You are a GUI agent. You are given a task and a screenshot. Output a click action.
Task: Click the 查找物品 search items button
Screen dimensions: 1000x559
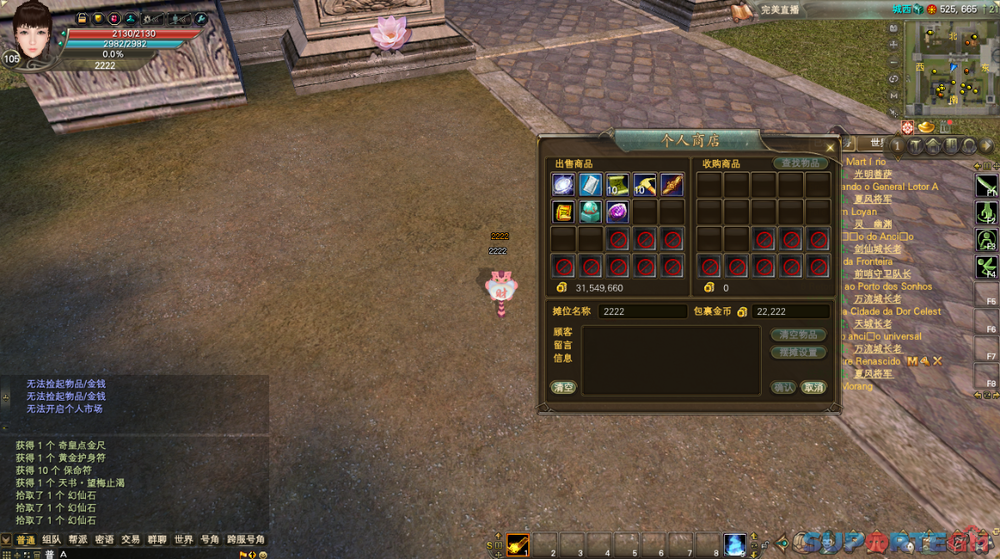coord(800,163)
